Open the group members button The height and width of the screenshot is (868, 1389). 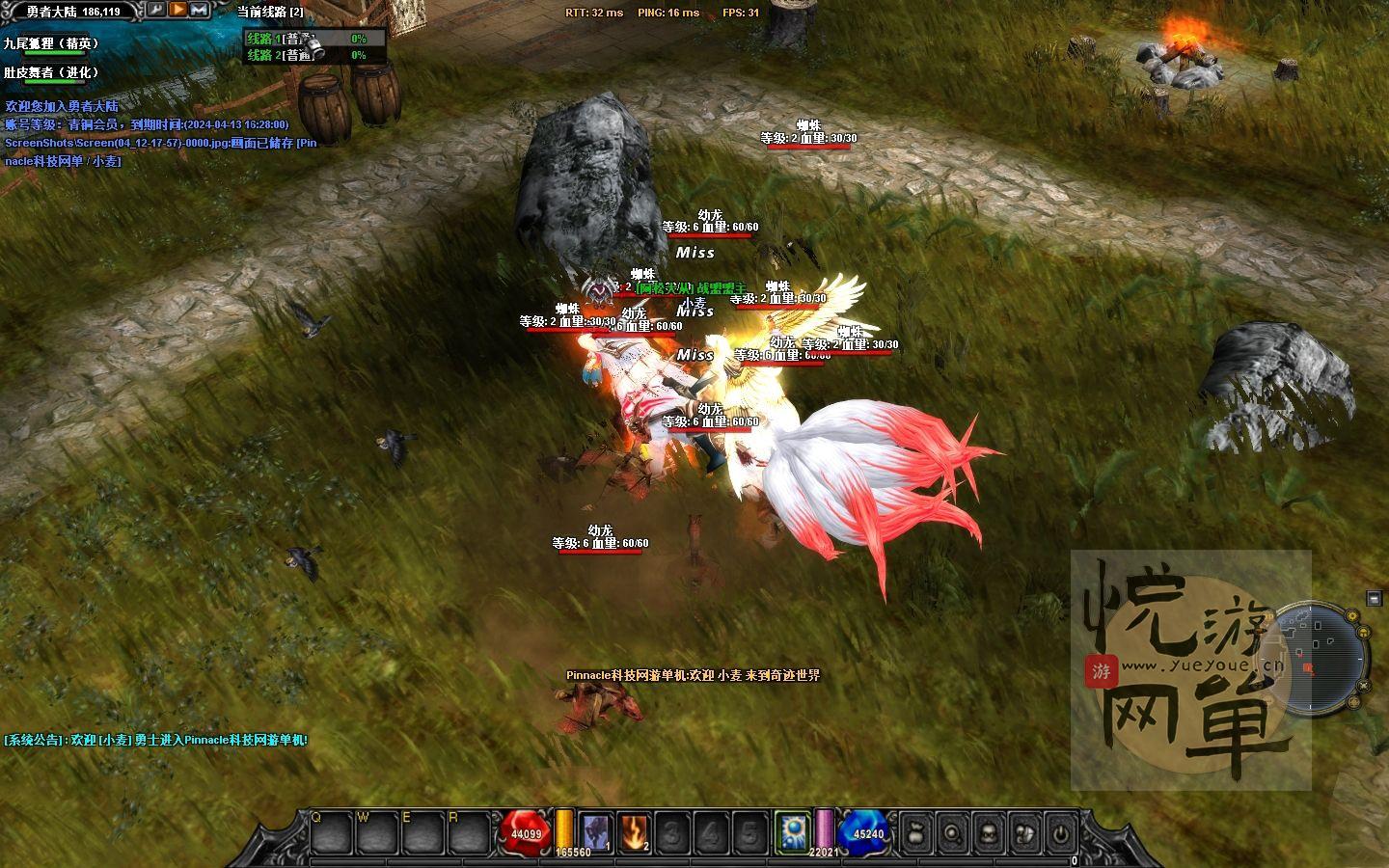pyautogui.click(x=1024, y=832)
